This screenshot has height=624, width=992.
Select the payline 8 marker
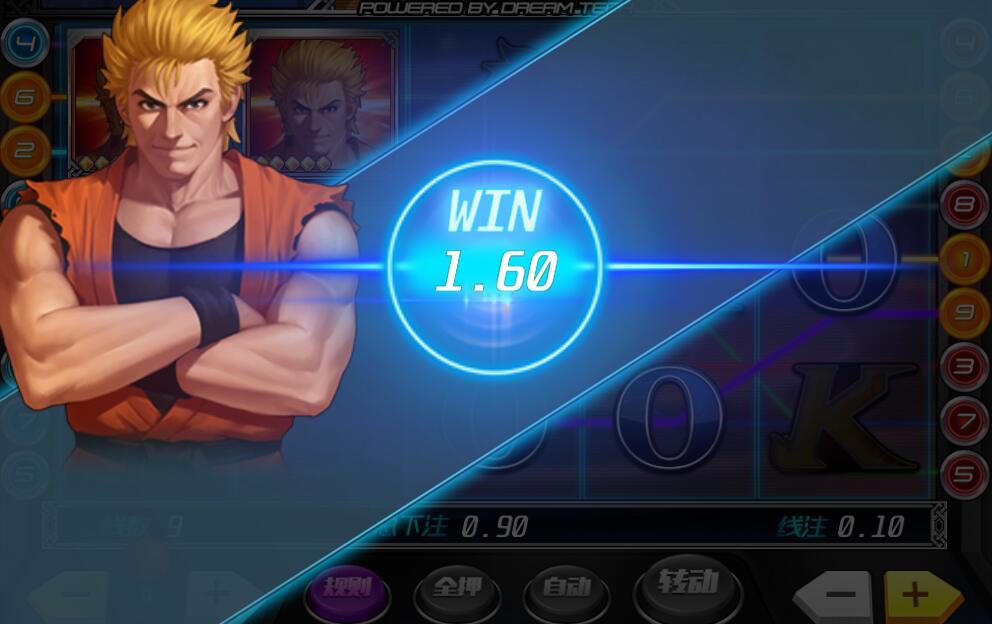point(965,208)
